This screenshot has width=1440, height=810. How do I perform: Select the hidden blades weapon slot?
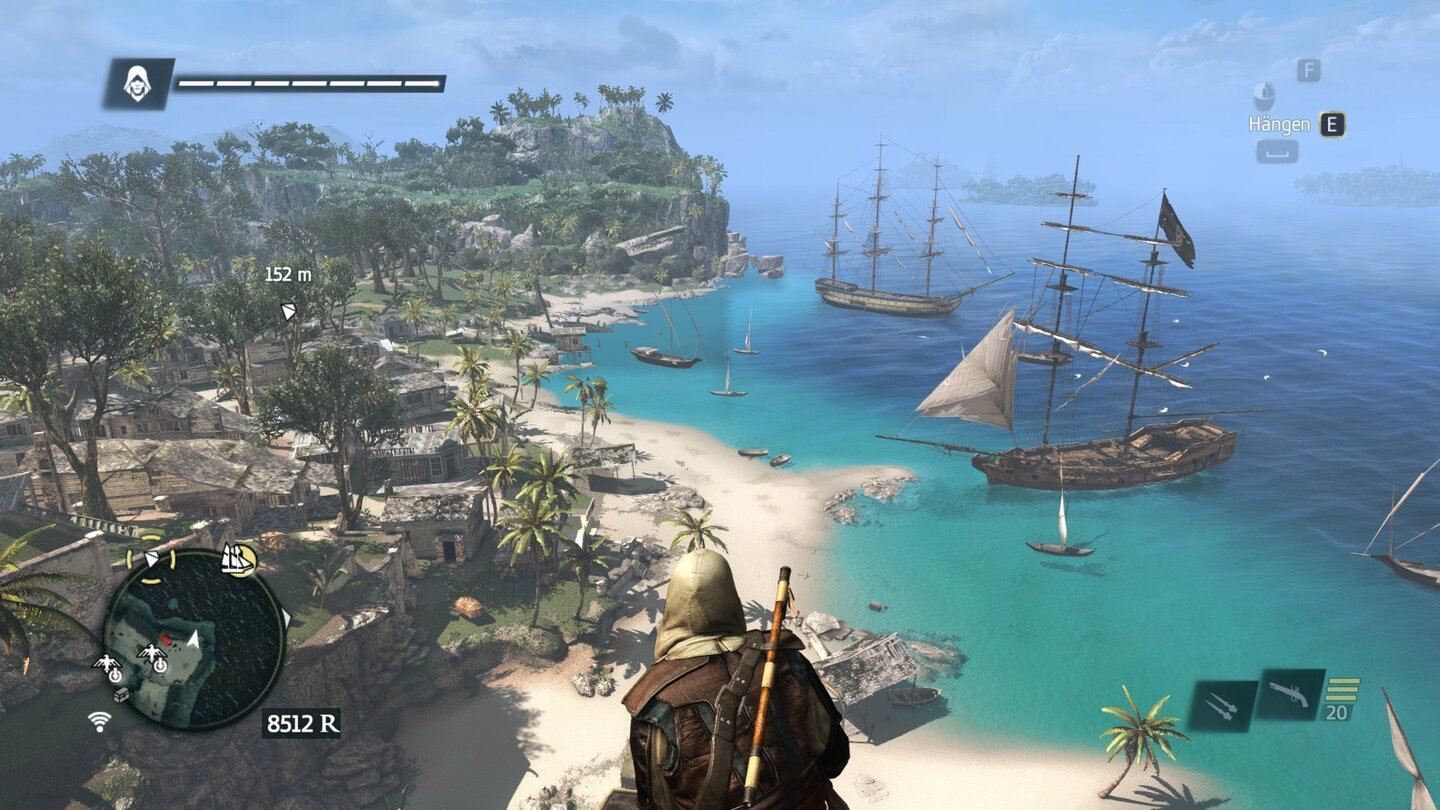1222,705
